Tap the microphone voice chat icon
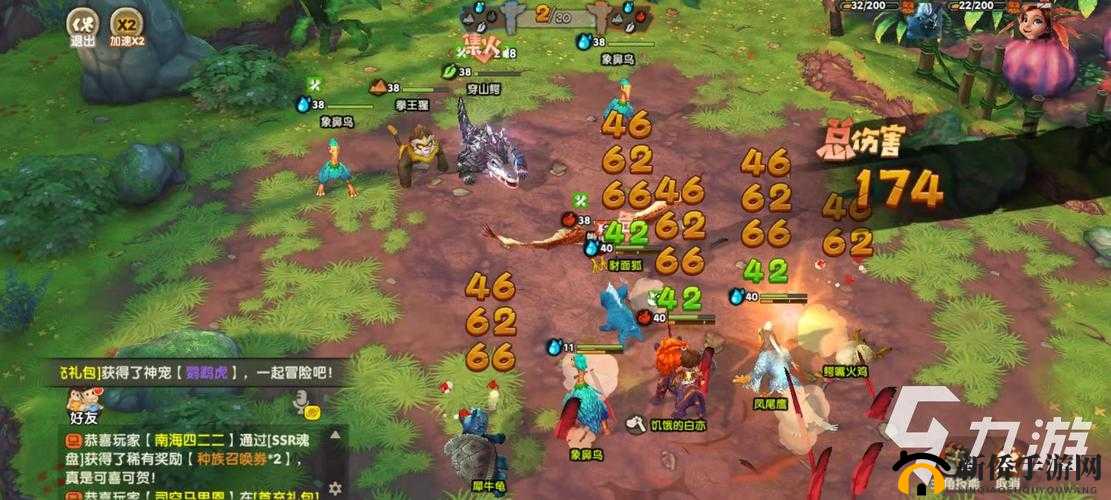1111x500 pixels. point(298,401)
